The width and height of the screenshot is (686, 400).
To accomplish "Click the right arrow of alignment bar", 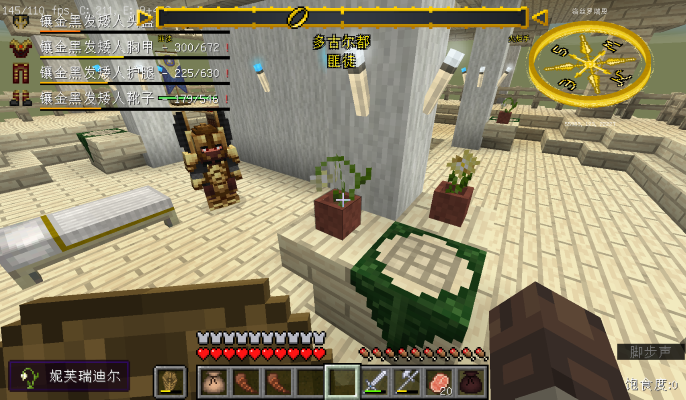I will [x=539, y=17].
